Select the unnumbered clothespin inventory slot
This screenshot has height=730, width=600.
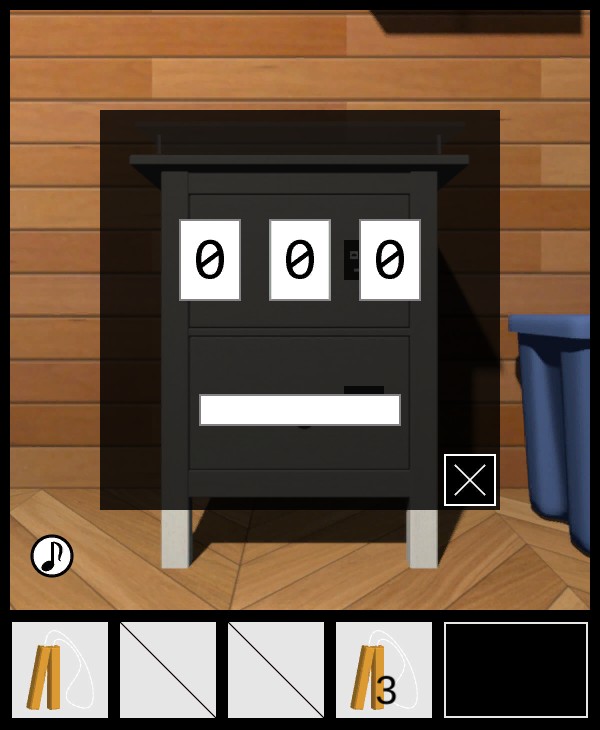tap(60, 670)
